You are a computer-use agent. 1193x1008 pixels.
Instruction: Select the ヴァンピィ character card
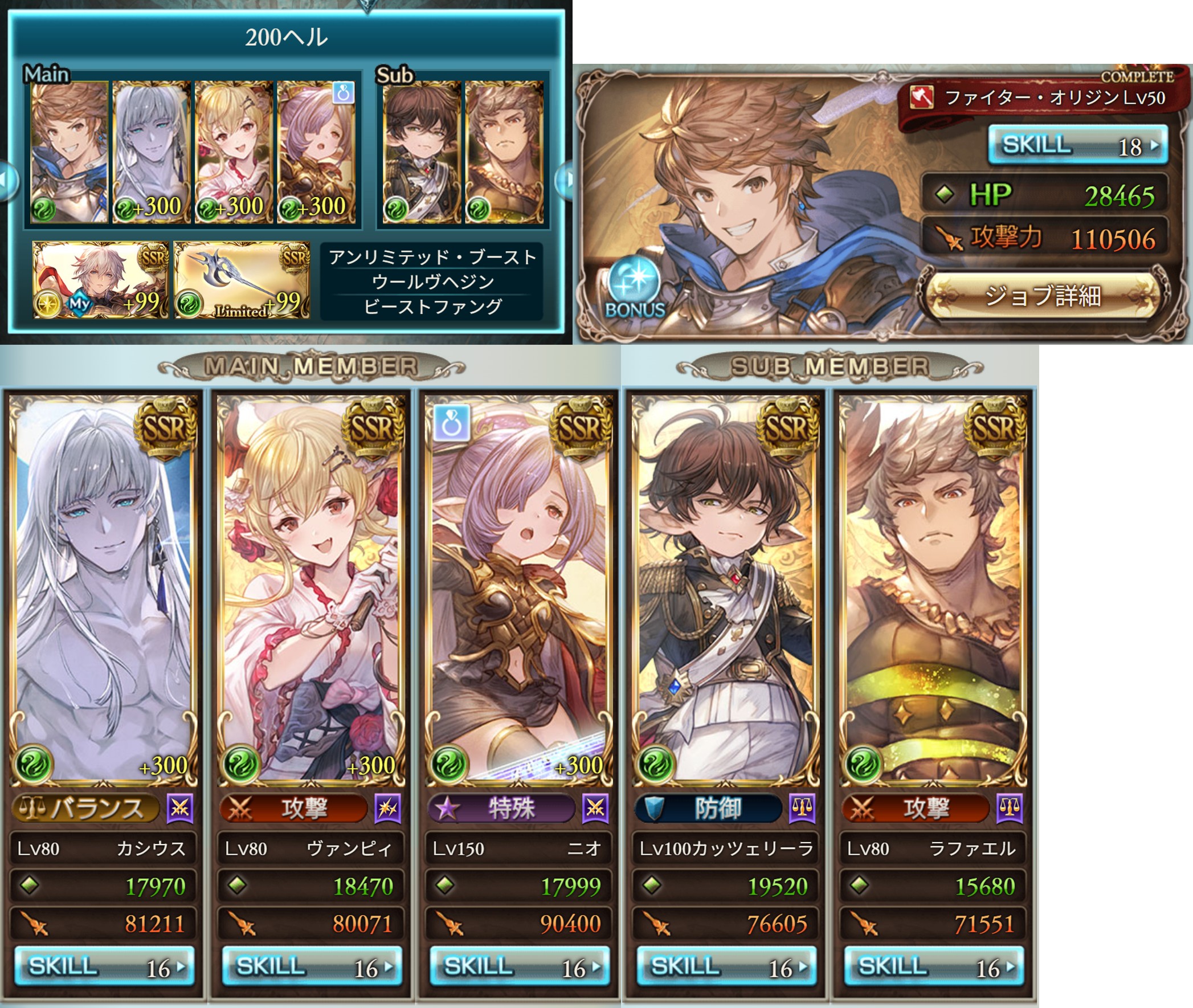click(312, 589)
